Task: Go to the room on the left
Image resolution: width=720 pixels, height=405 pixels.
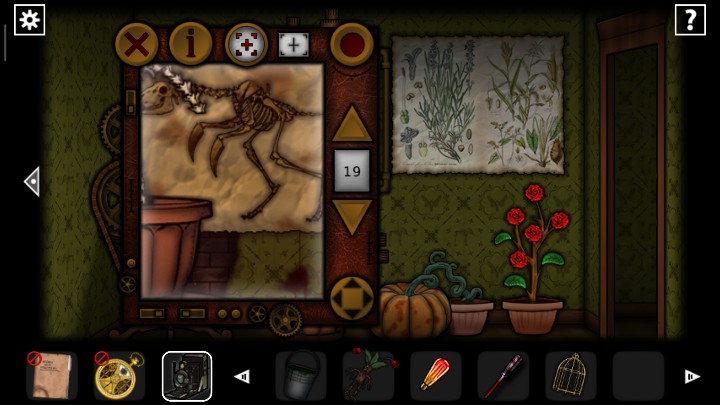Action: point(32,181)
